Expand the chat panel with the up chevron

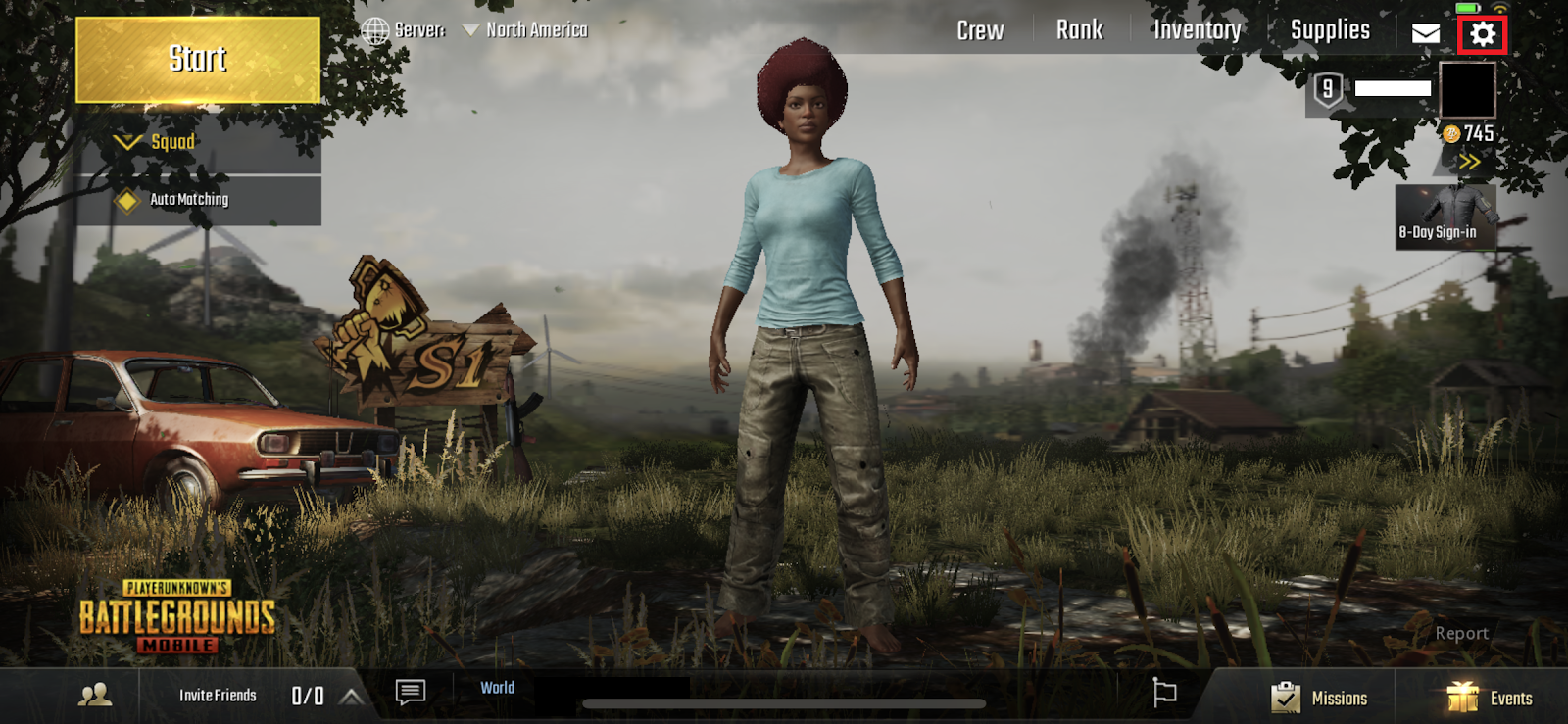pos(349,694)
